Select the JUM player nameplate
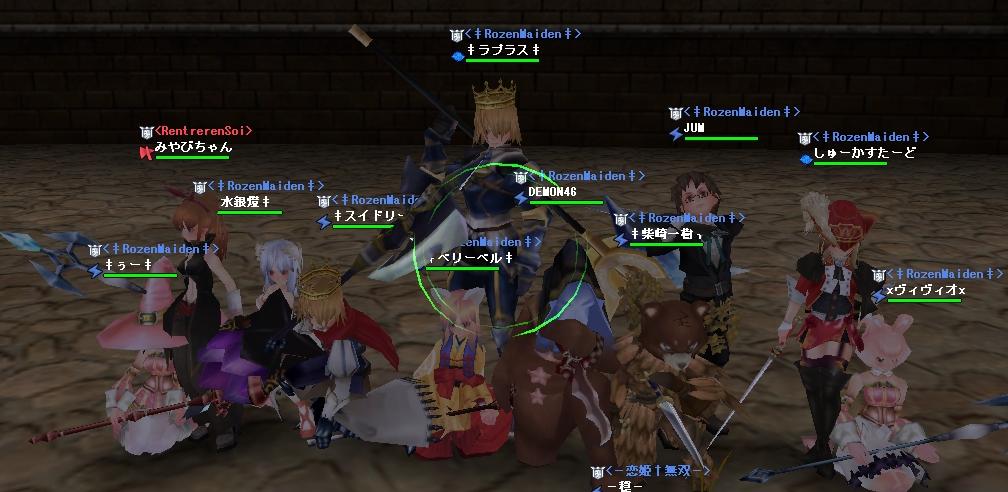This screenshot has width=1008, height=492. 695,128
